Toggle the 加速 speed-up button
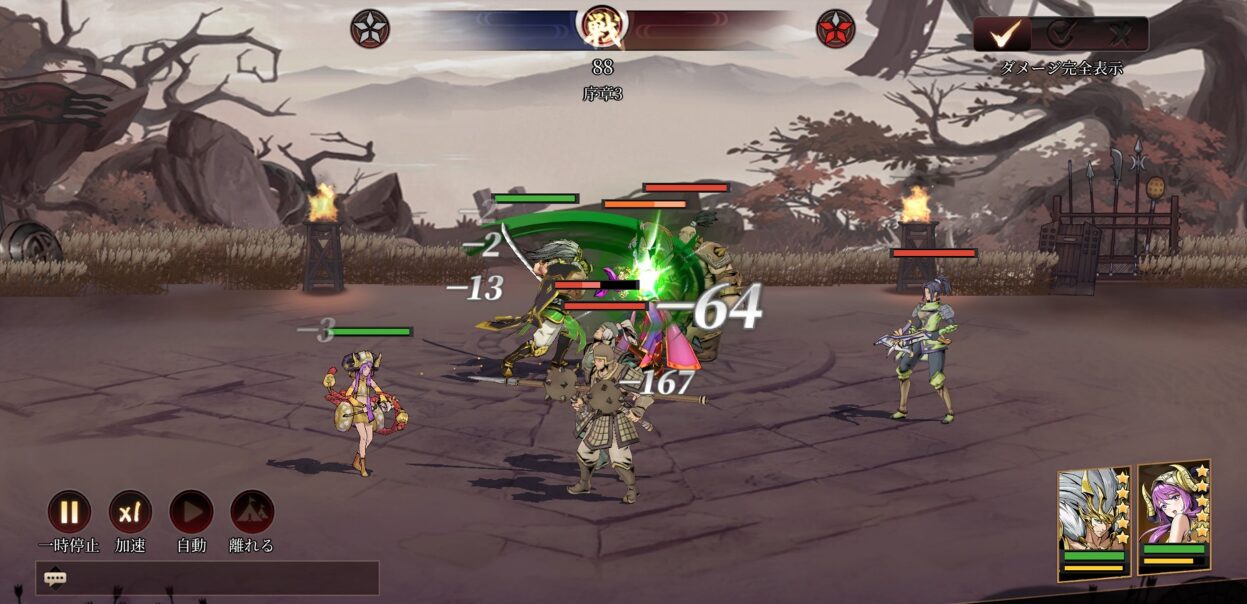 coord(130,512)
